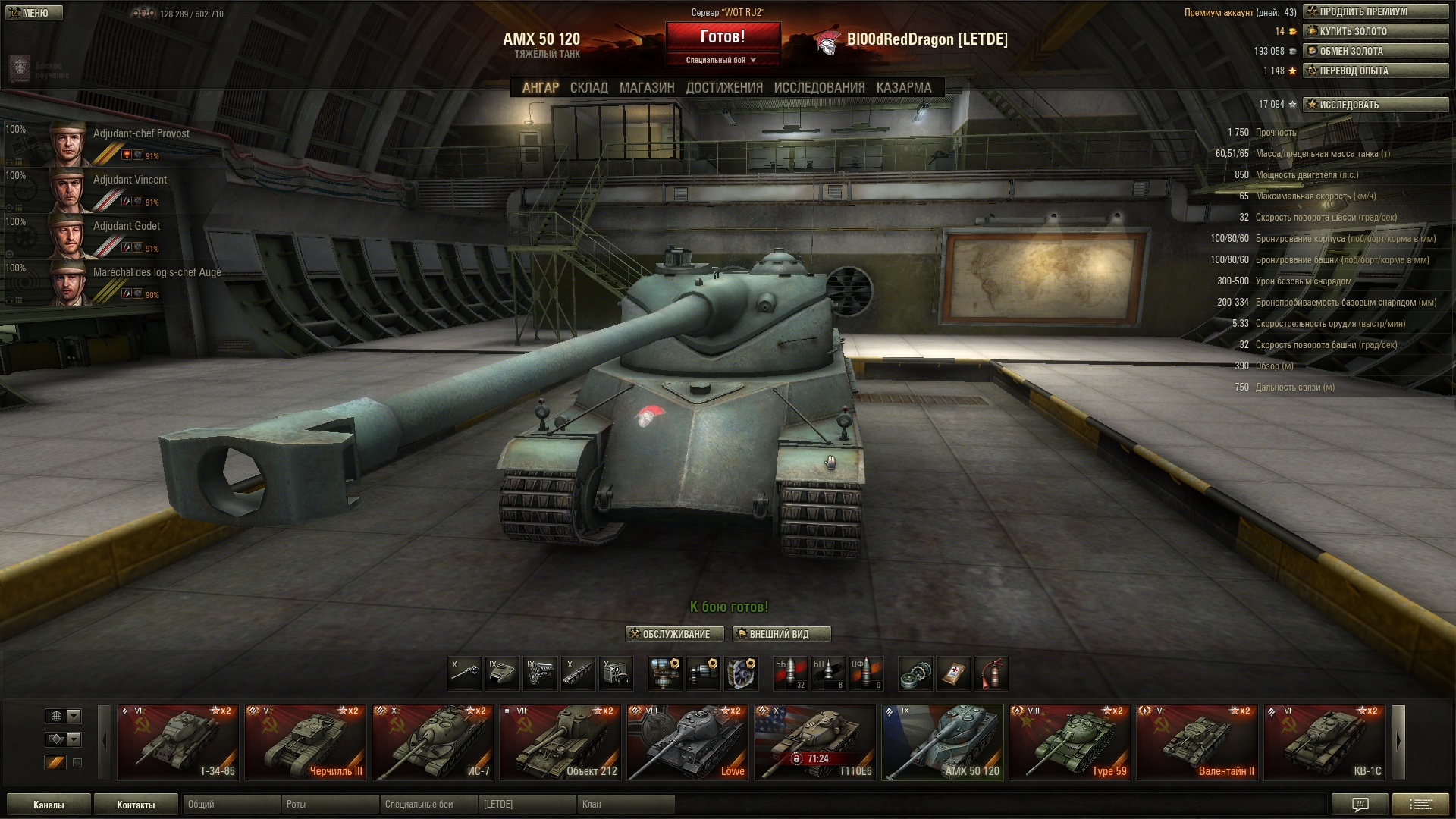This screenshot has height=819, width=1456.
Task: Open the ОБСЛУЖИВАНИЕ service window
Action: (x=674, y=634)
